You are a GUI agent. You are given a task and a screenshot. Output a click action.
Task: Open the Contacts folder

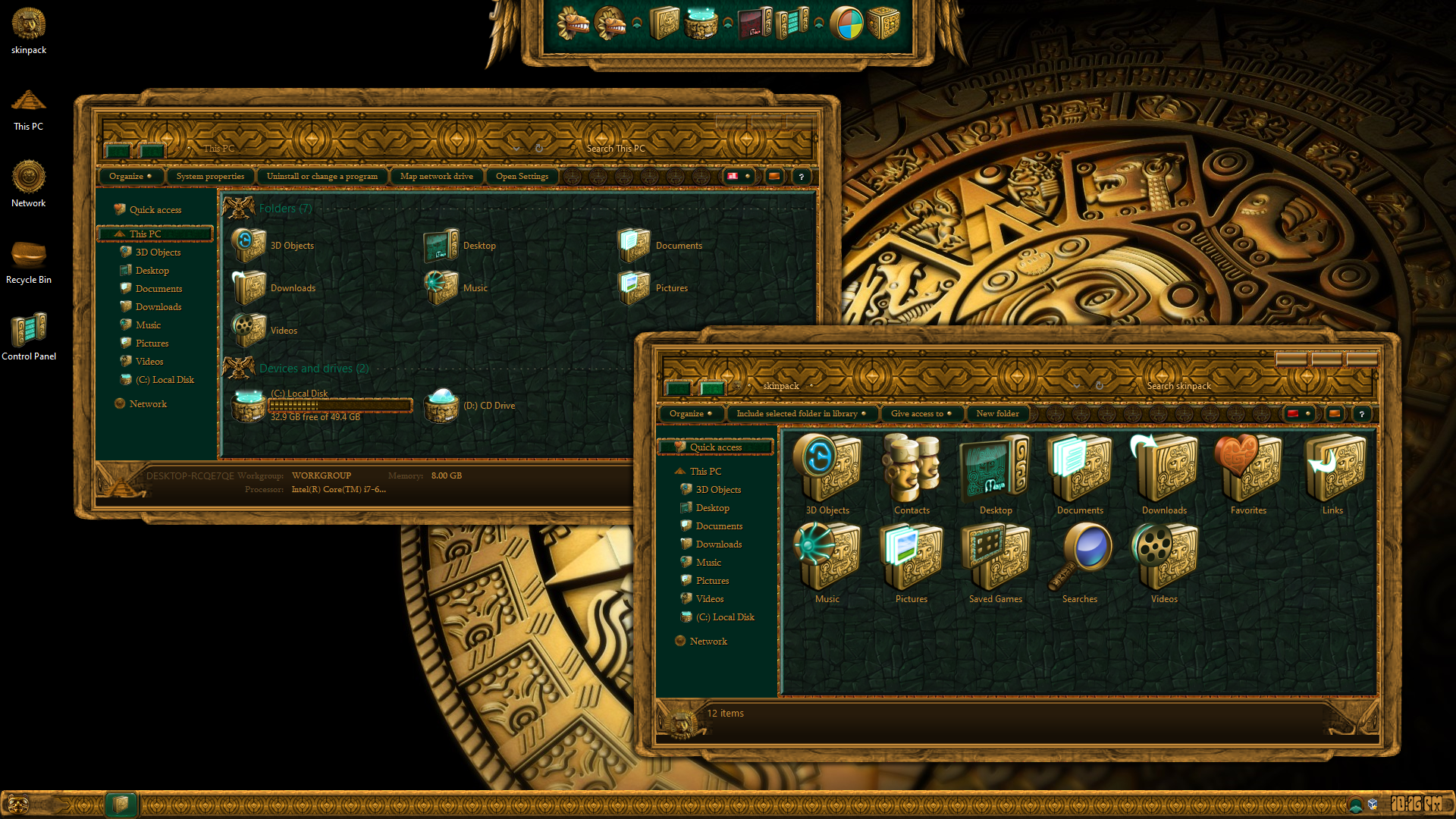pos(912,474)
